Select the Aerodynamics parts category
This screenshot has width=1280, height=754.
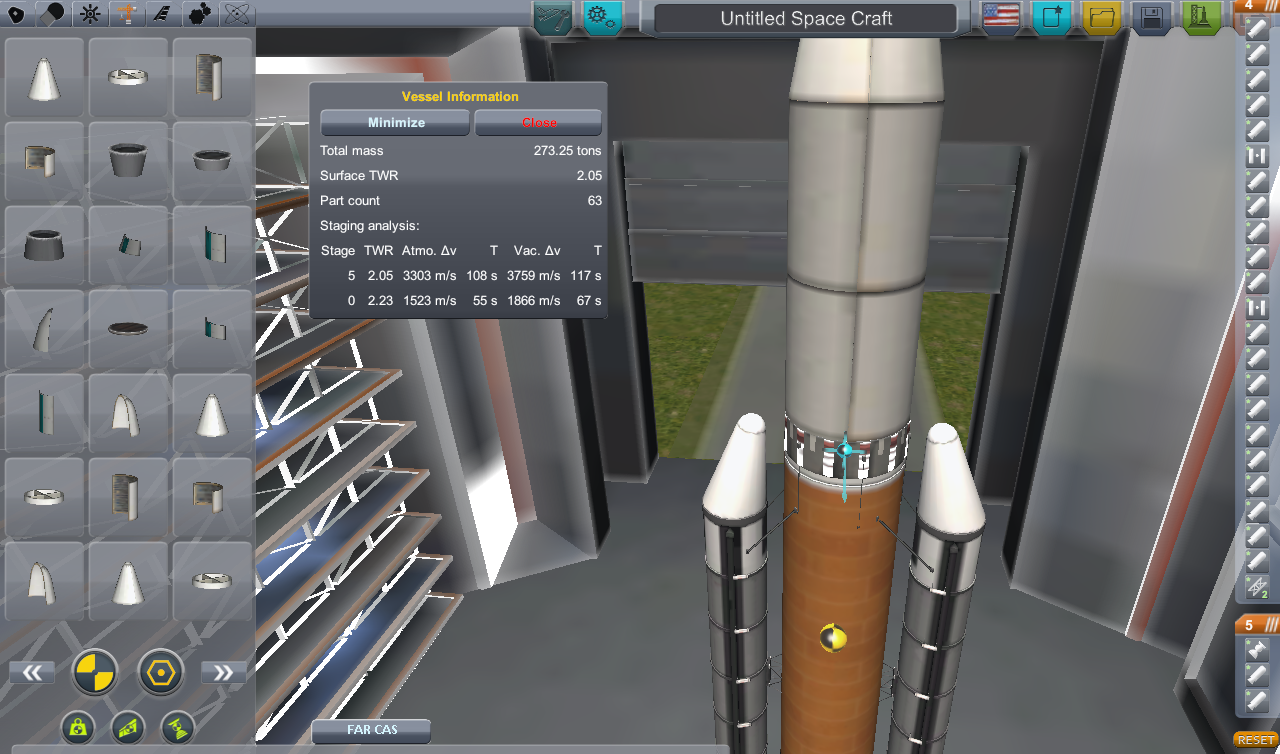(x=162, y=14)
